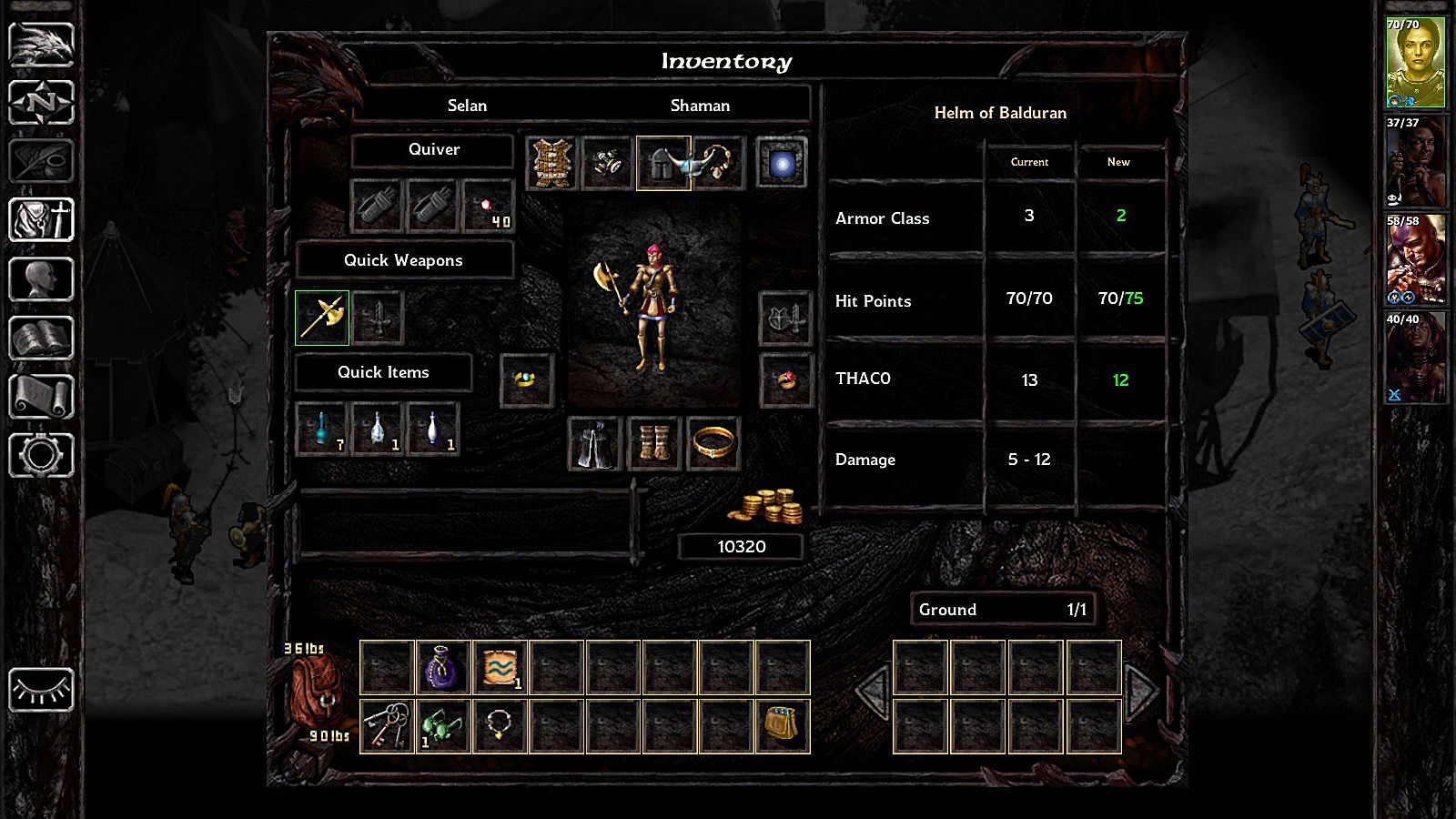Image resolution: width=1456 pixels, height=819 pixels.
Task: Open the spellbook from the sidebar
Action: click(41, 339)
